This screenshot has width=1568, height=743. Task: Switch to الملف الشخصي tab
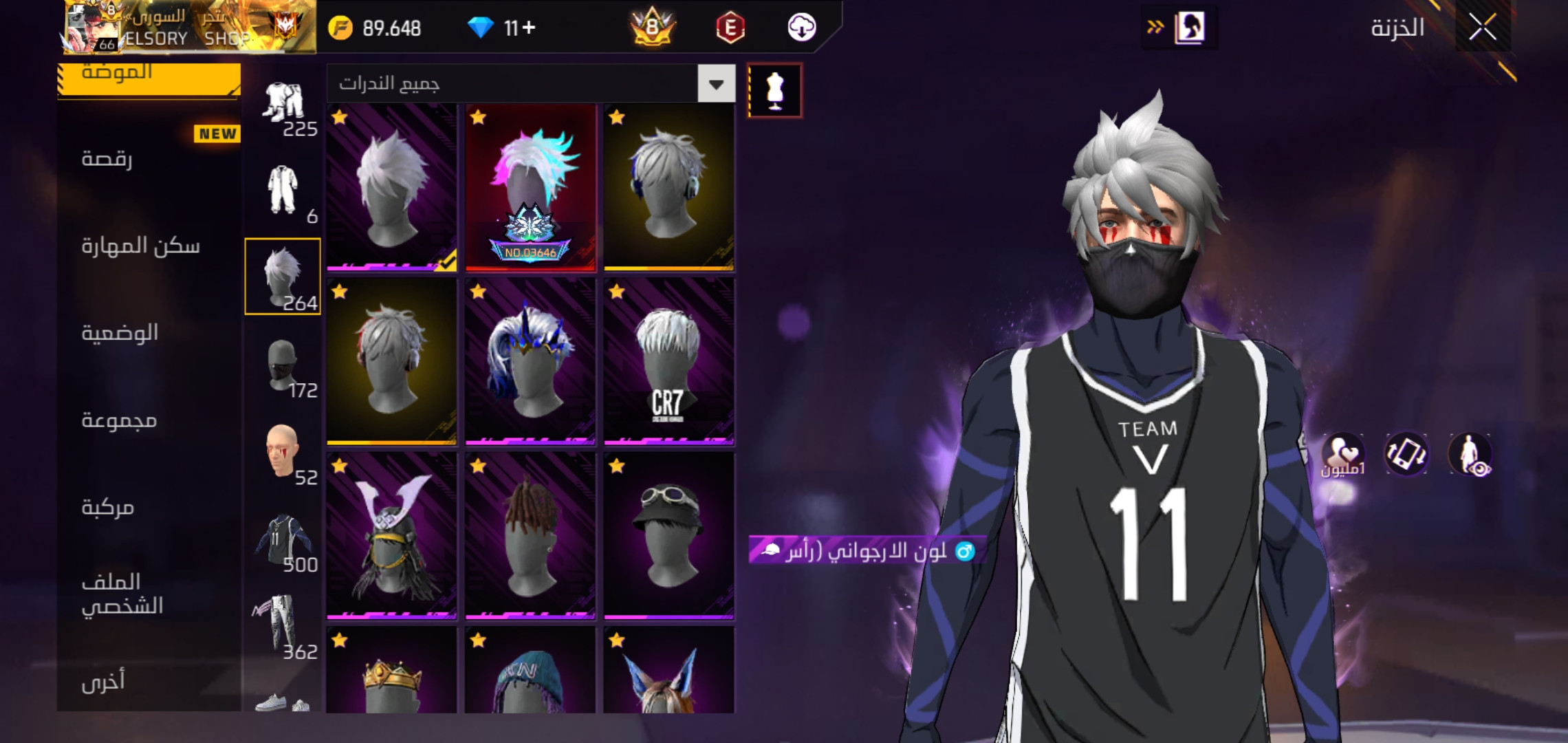[x=122, y=594]
